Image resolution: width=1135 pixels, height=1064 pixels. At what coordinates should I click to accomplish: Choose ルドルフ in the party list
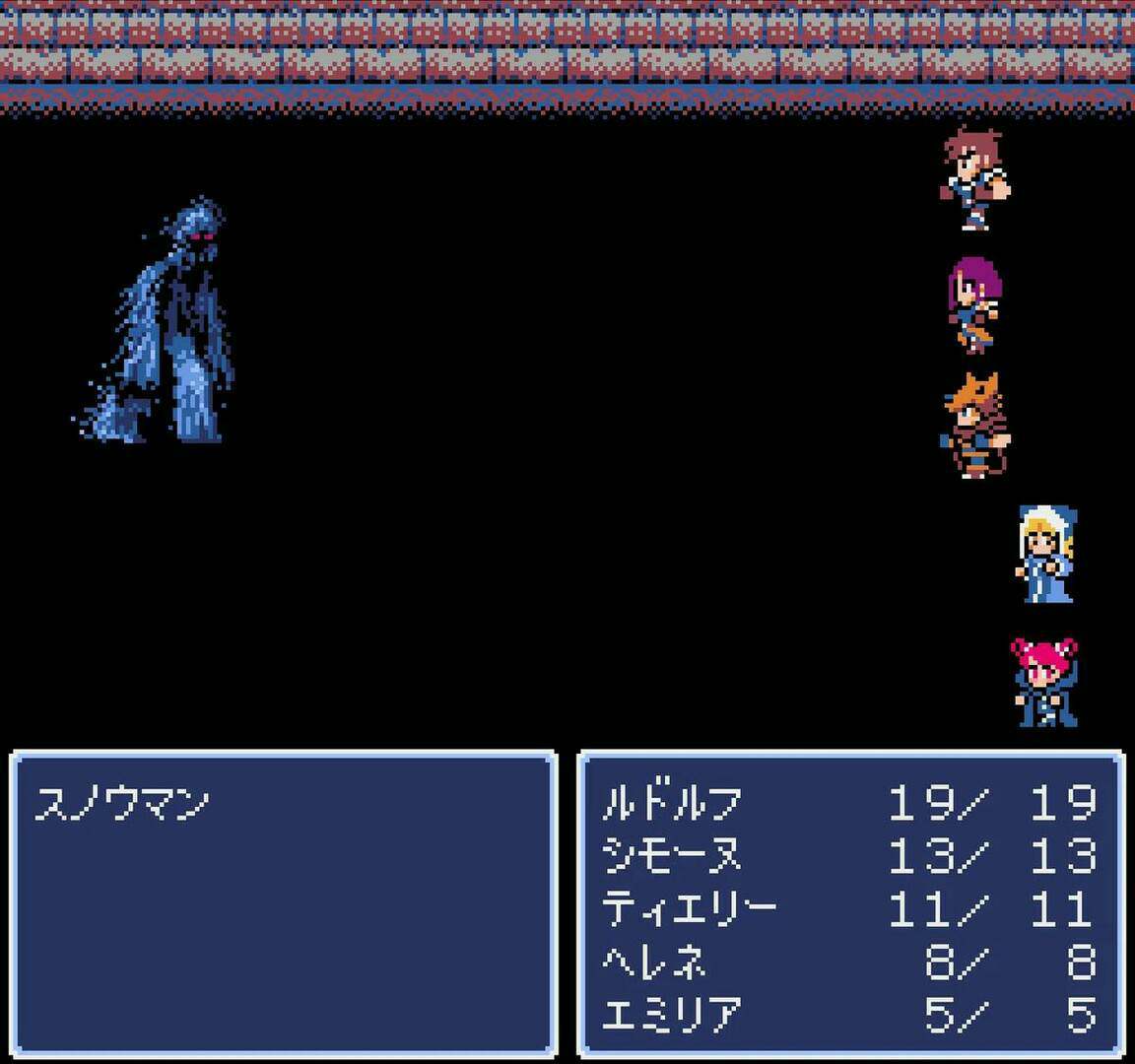pyautogui.click(x=671, y=804)
